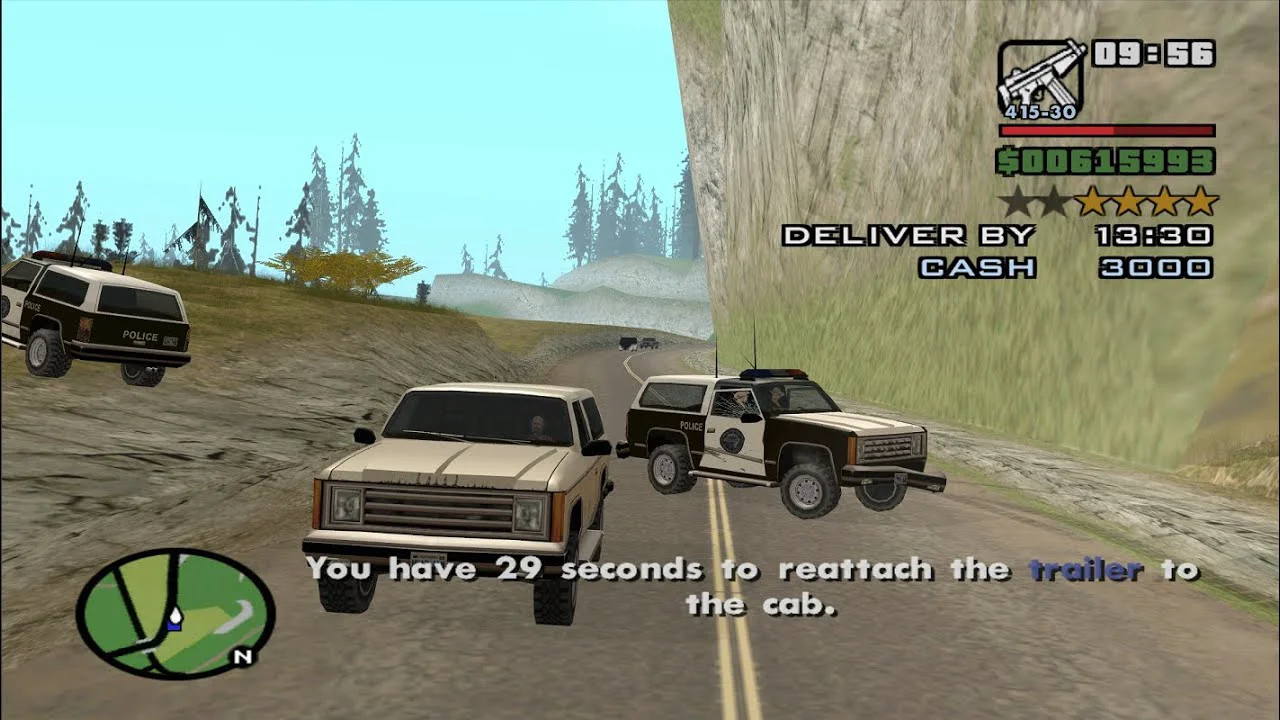This screenshot has width=1280, height=720.
Task: Open the circular radar minimap
Action: click(176, 613)
